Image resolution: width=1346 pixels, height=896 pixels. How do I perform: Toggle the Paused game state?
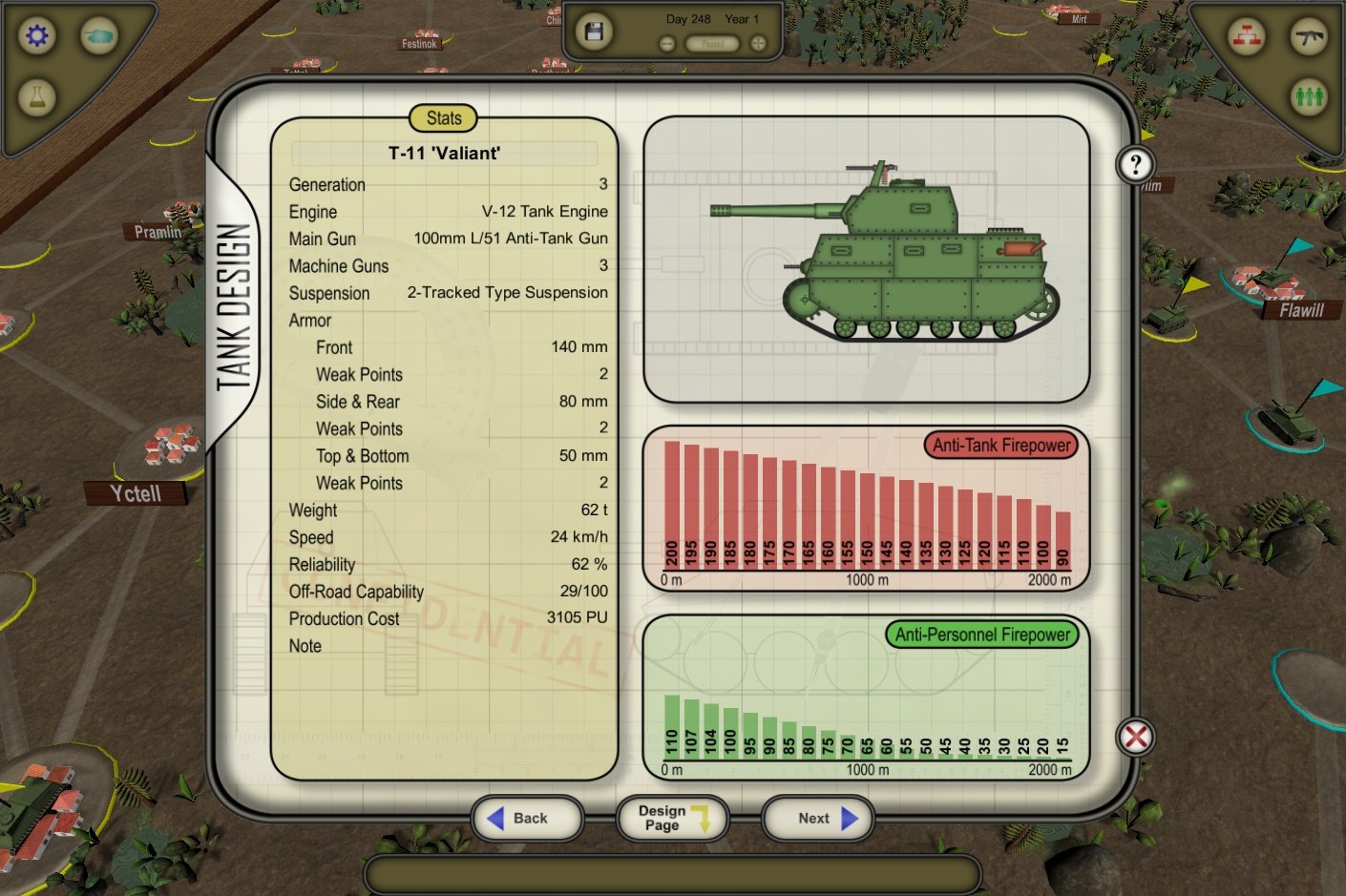pyautogui.click(x=711, y=43)
